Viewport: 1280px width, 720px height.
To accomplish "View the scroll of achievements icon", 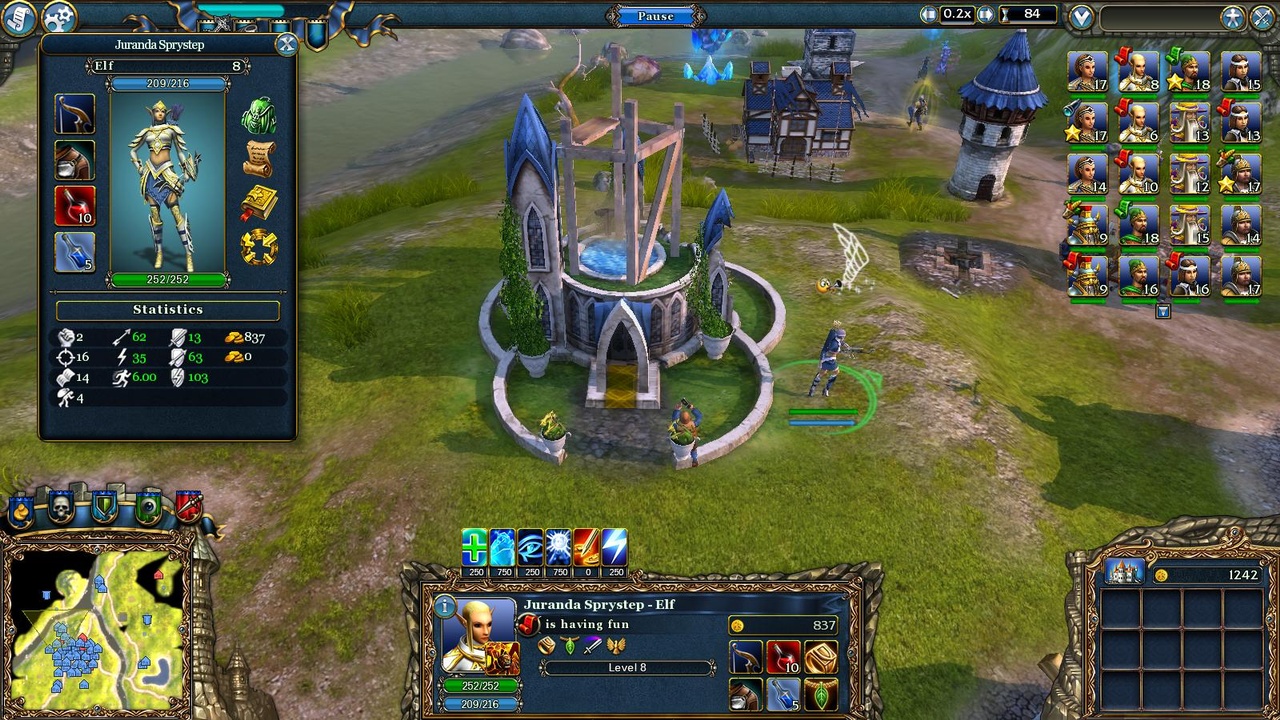I will point(258,156).
